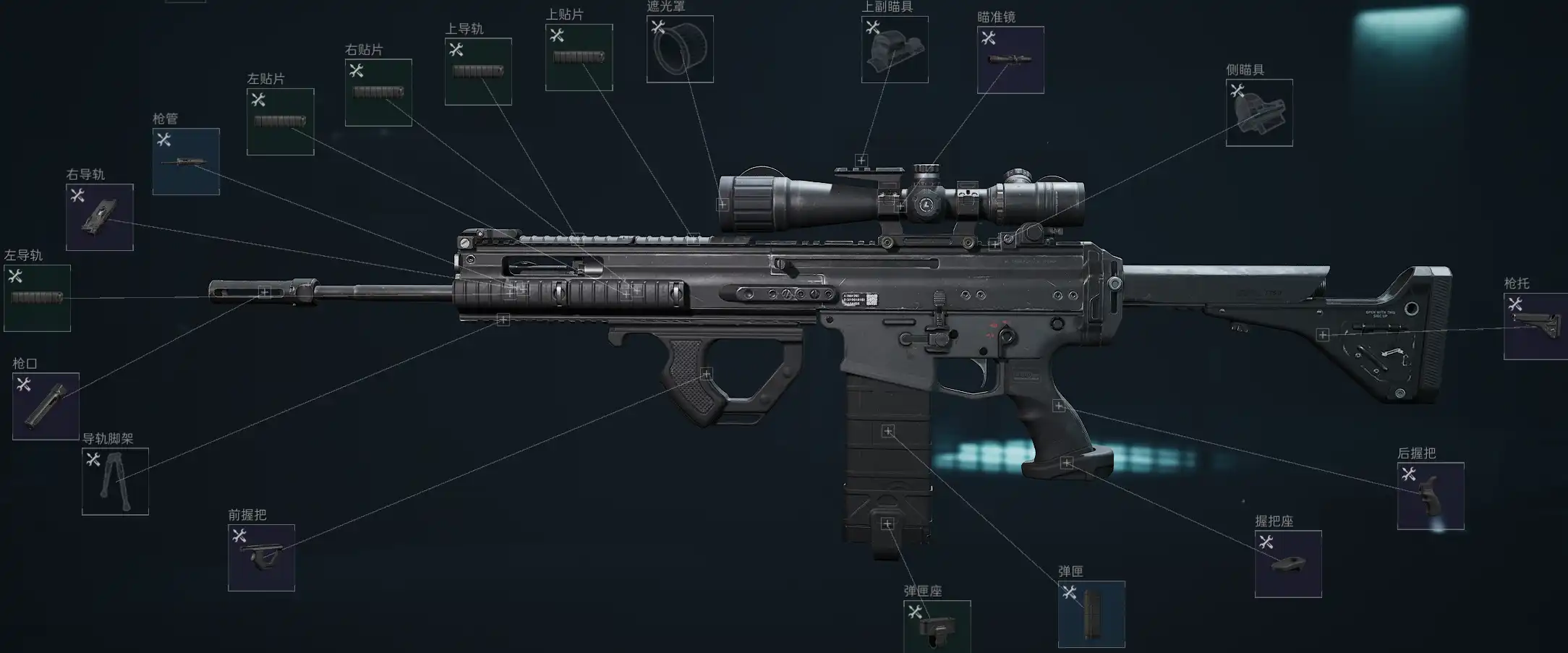Open the 枪托 stock slot
The image size is (1568, 653).
coord(1535,326)
